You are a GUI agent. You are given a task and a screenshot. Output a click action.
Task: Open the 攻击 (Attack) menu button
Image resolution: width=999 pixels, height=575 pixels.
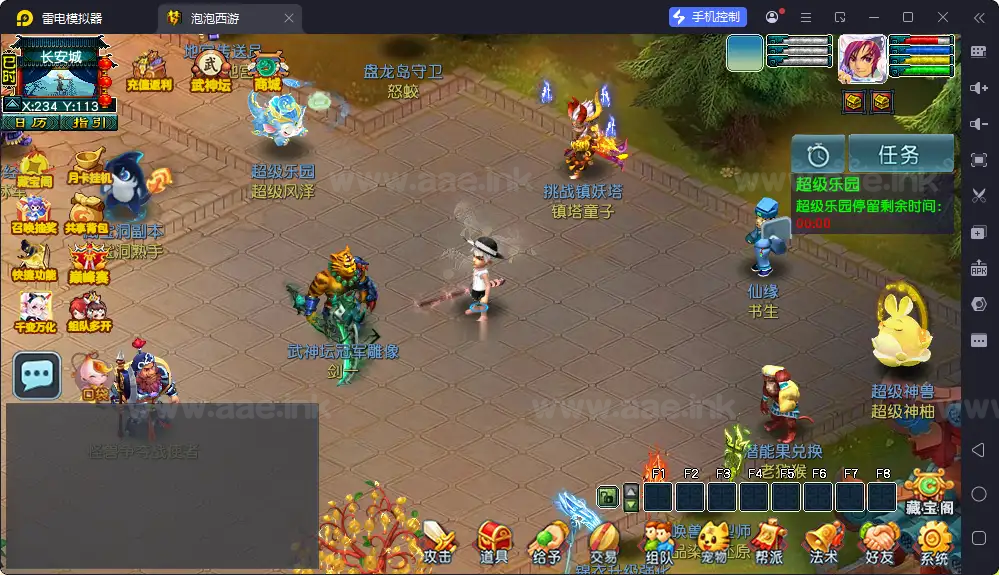click(438, 540)
